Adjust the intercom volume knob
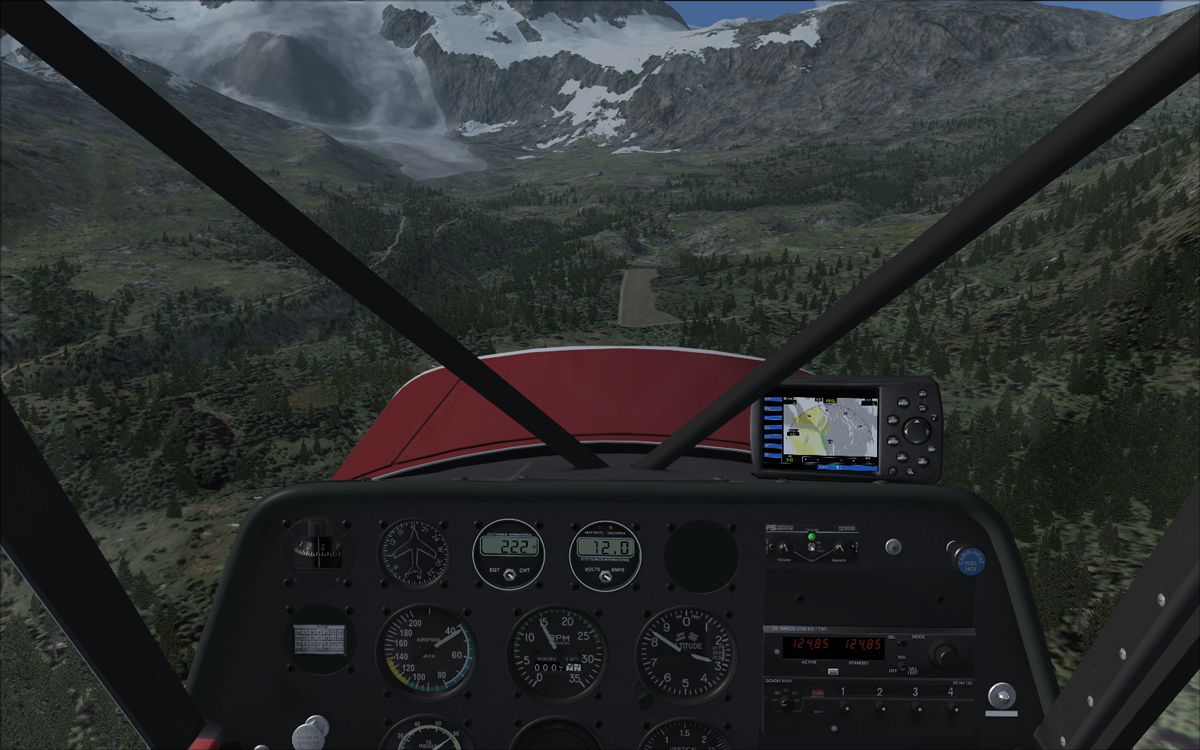 click(x=783, y=547)
